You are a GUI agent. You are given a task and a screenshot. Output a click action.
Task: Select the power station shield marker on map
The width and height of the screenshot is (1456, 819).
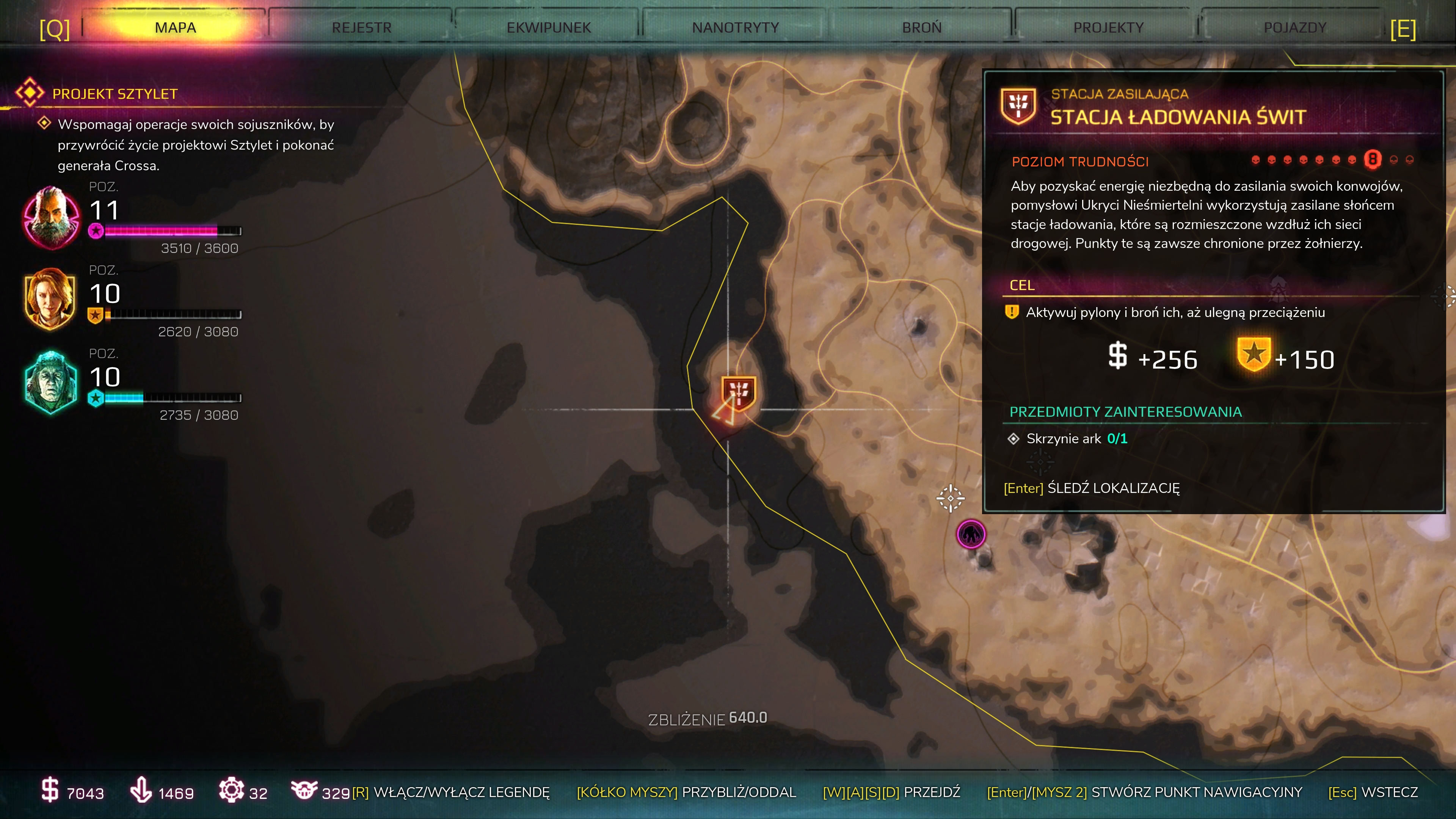coord(738,392)
